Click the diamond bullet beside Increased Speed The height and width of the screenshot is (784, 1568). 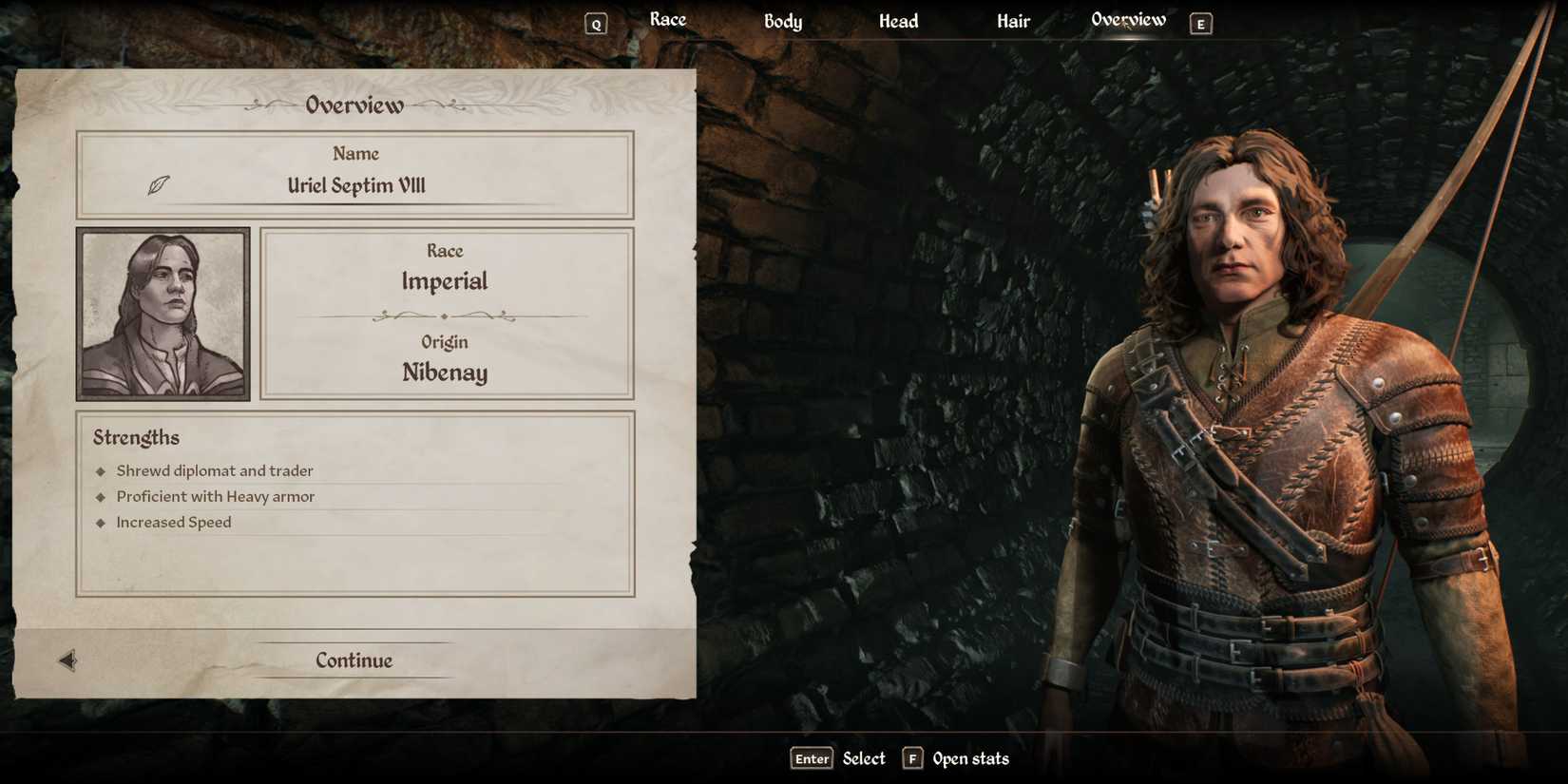click(x=100, y=522)
